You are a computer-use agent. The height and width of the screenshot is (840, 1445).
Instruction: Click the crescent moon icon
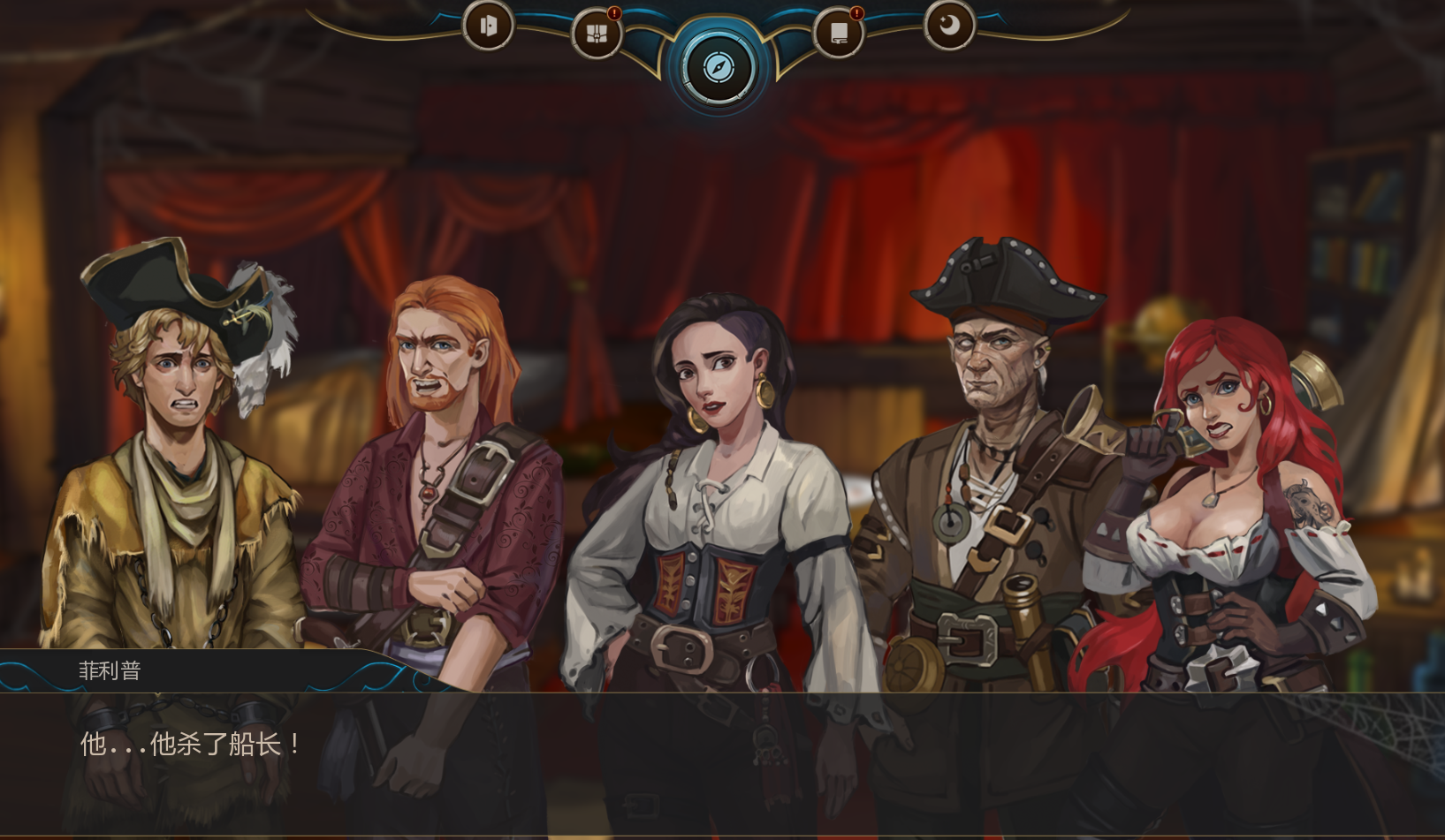tap(949, 26)
